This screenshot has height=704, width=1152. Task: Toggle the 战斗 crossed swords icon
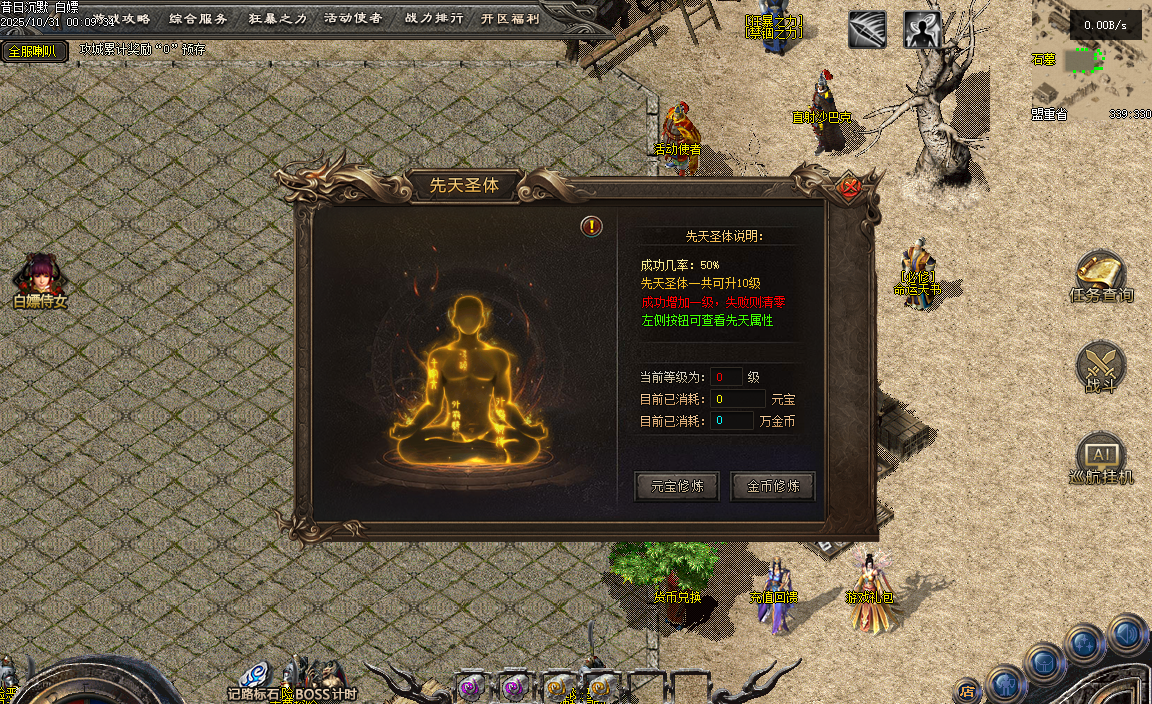click(1101, 366)
